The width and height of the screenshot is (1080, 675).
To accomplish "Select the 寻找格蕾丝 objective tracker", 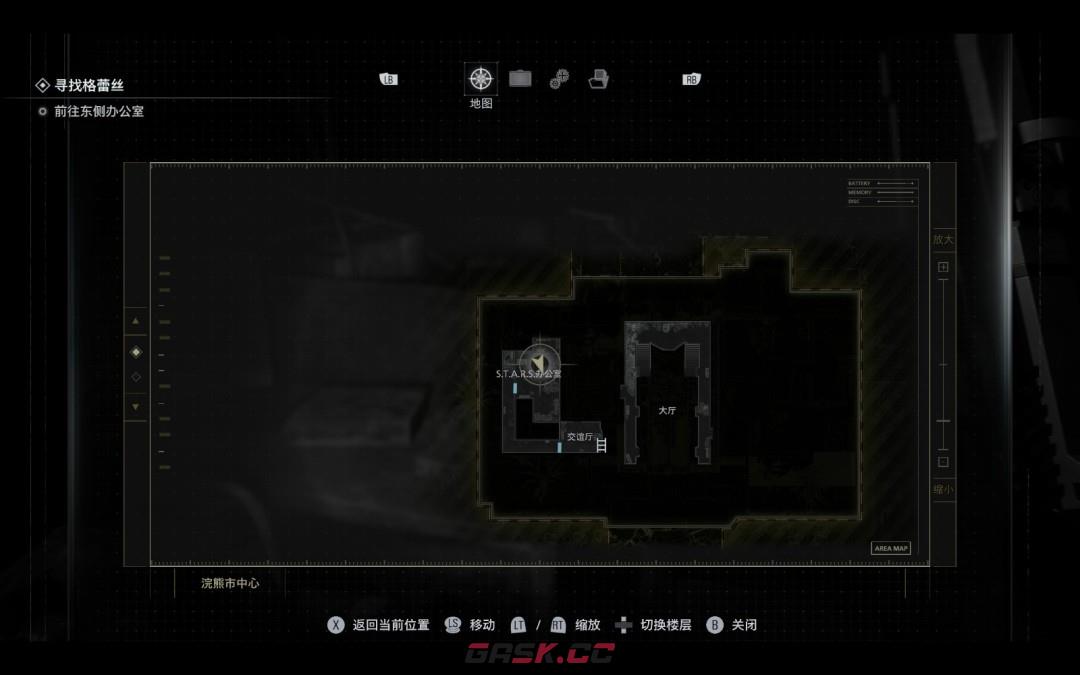I will [x=90, y=86].
